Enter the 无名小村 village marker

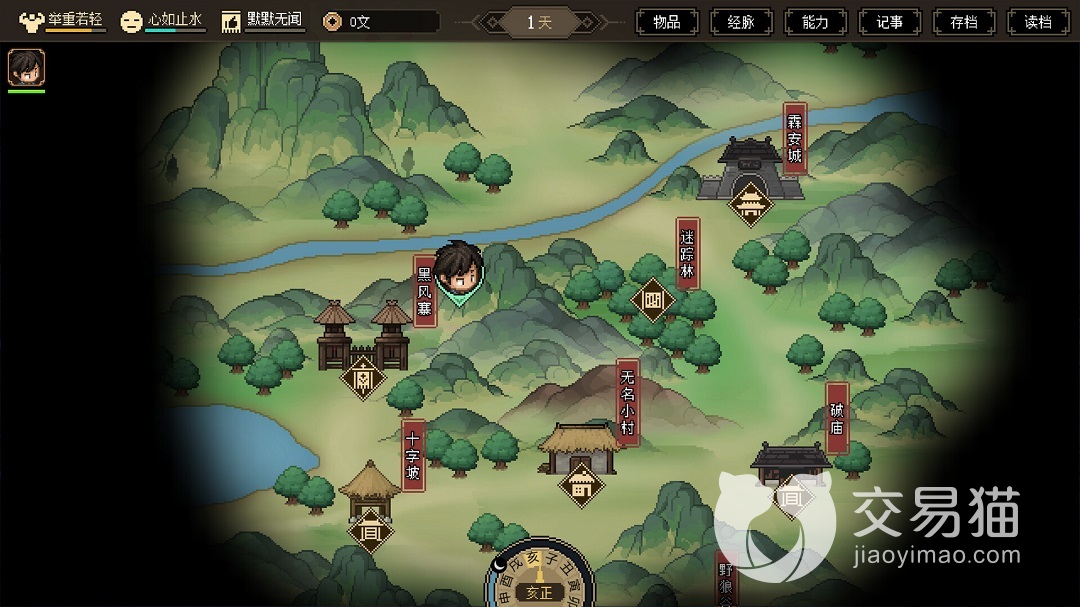(581, 486)
